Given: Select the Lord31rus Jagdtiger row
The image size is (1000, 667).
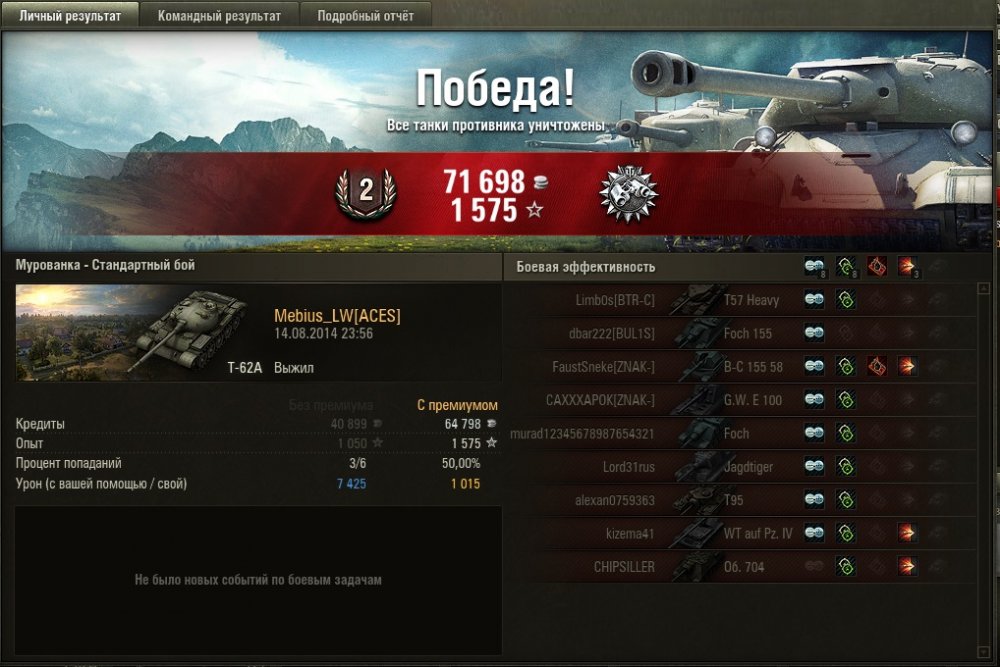Looking at the screenshot, I should click(x=738, y=467).
